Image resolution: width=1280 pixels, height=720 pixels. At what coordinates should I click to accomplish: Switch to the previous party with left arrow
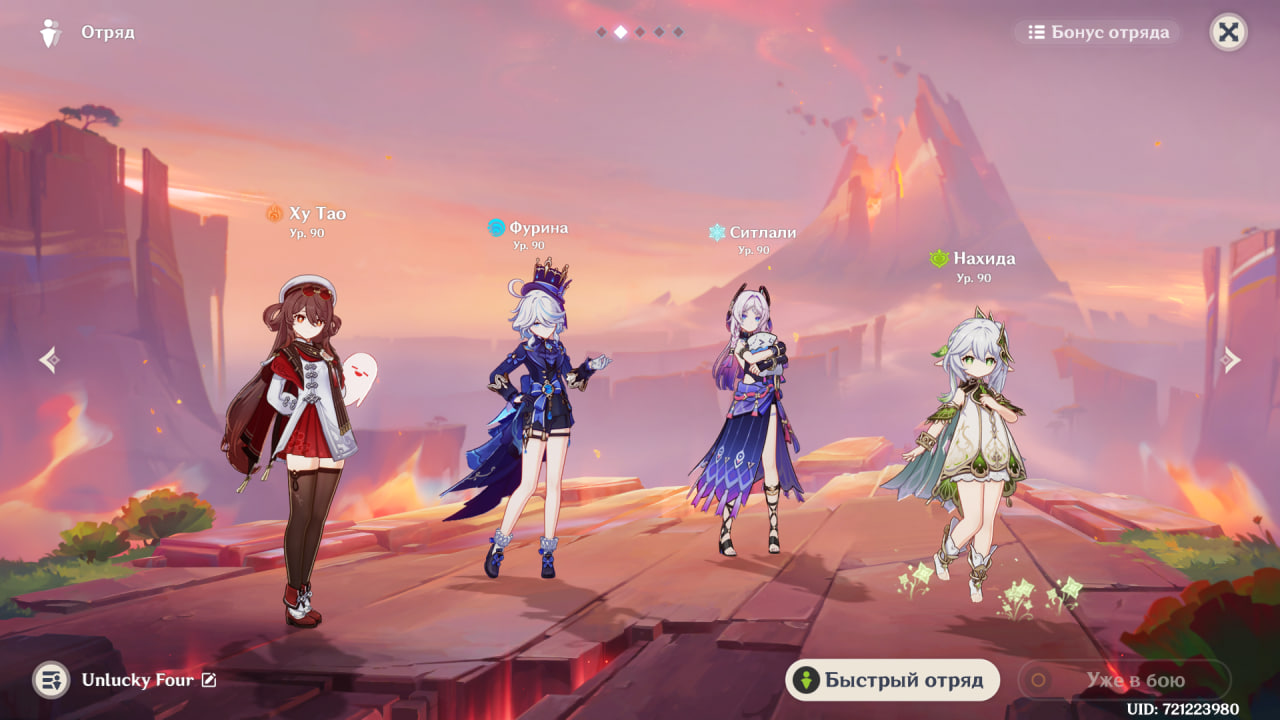(x=49, y=360)
